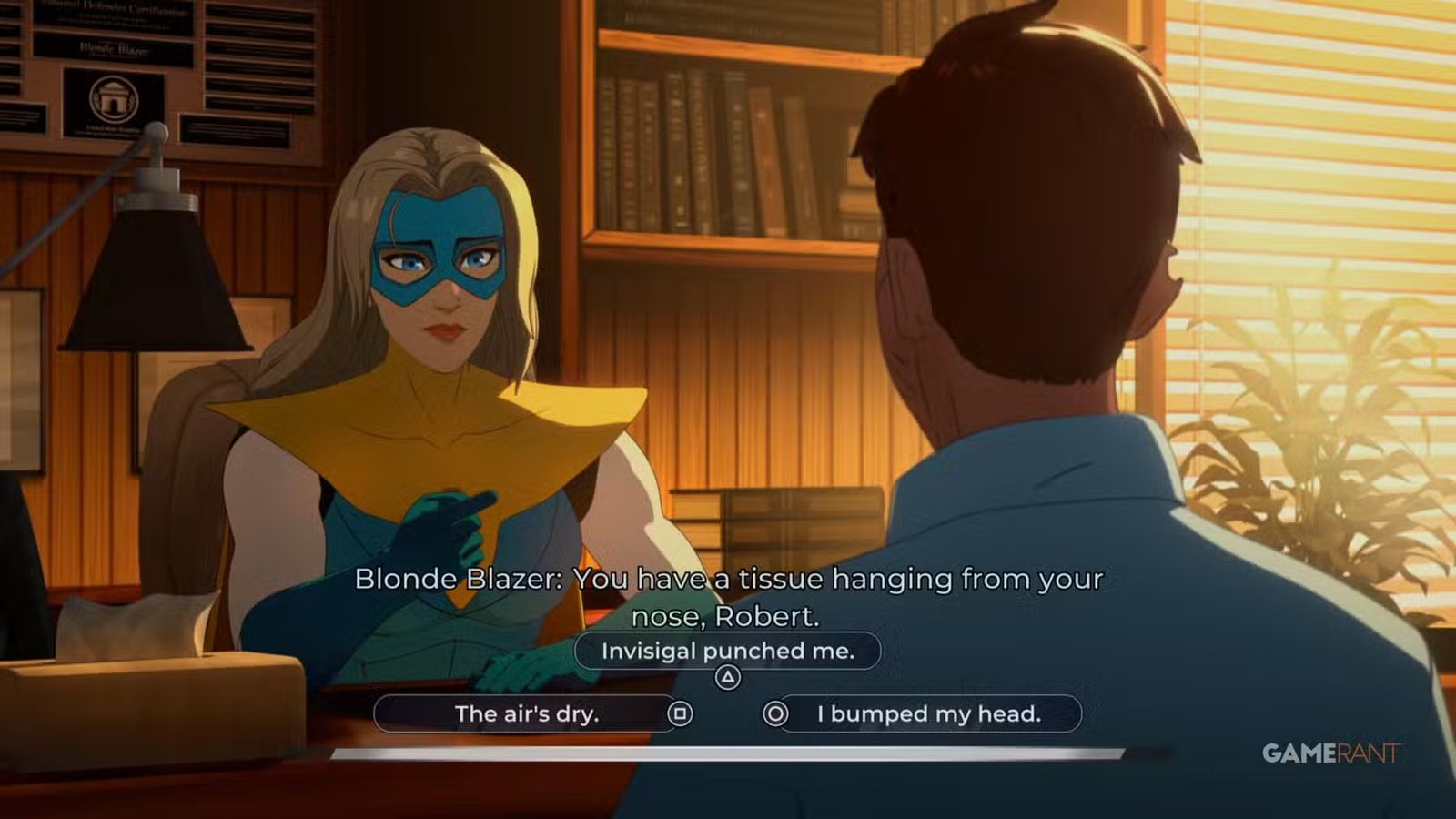Answer with "I bumped my head."
Screen dimensions: 1456x819
point(928,714)
